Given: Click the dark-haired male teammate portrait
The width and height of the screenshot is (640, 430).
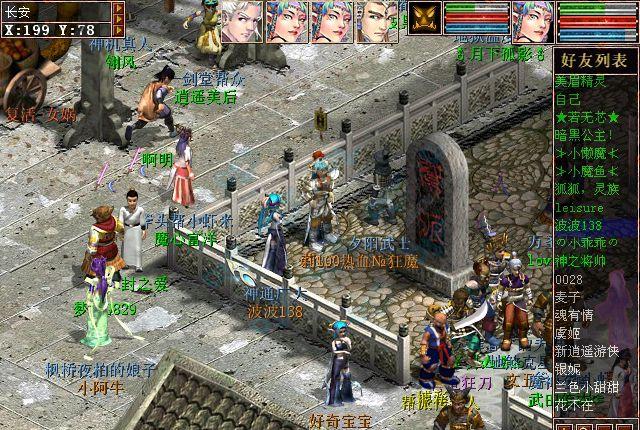Looking at the screenshot, I should (x=378, y=20).
